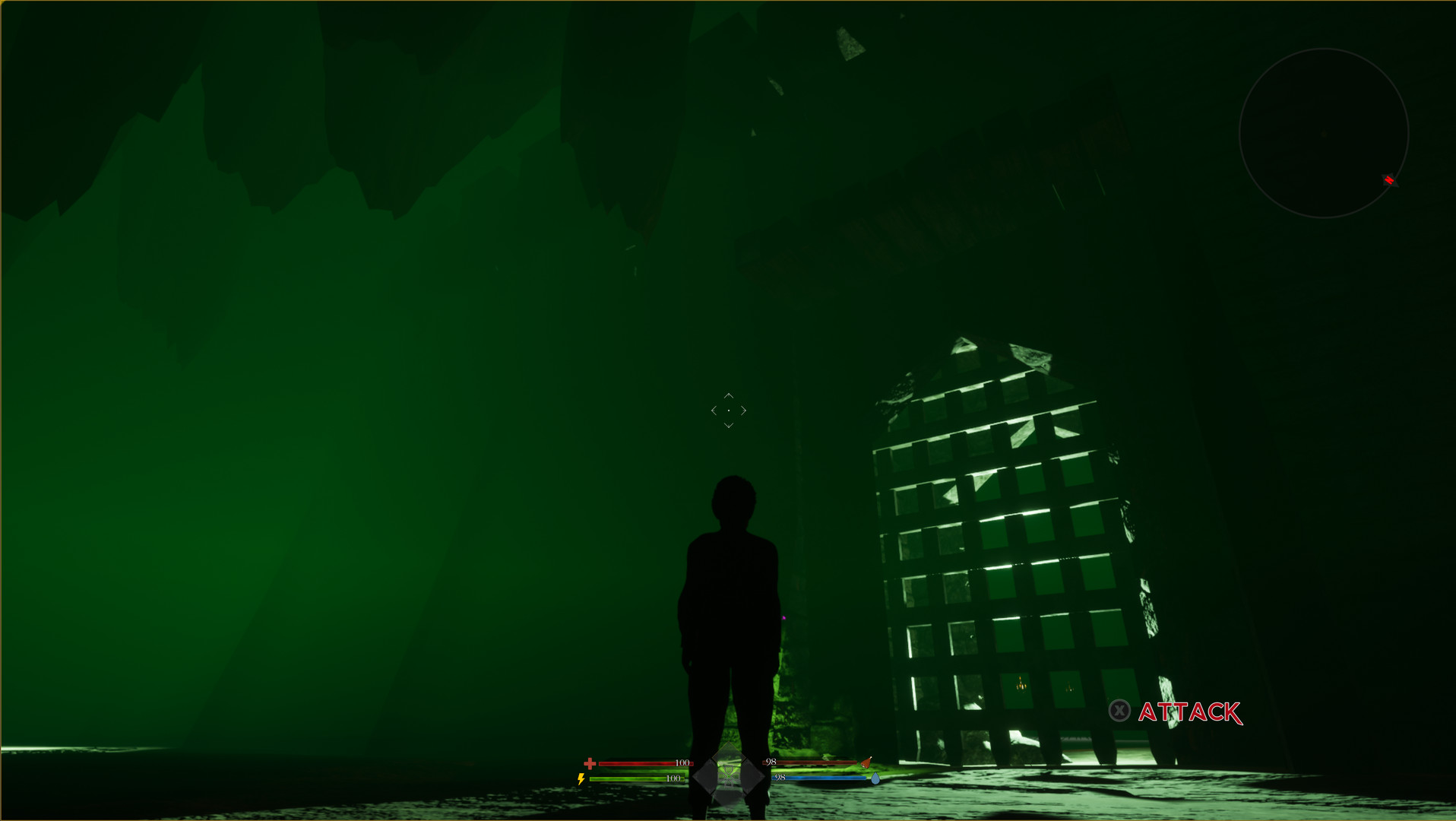Click the red health cross icon
The width and height of the screenshot is (1456, 821).
point(590,764)
